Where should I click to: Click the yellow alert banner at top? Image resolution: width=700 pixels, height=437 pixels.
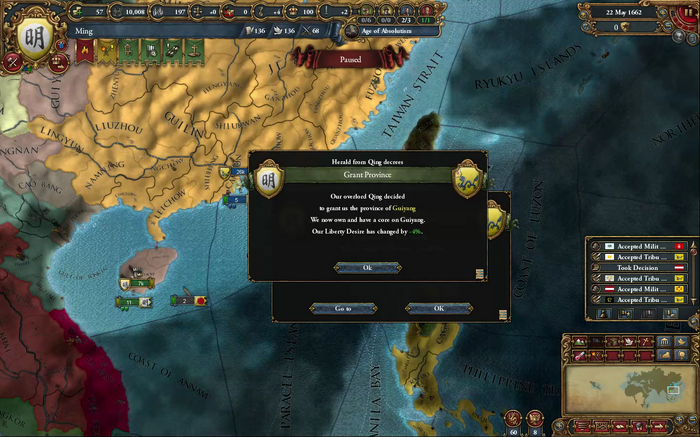pos(107,48)
